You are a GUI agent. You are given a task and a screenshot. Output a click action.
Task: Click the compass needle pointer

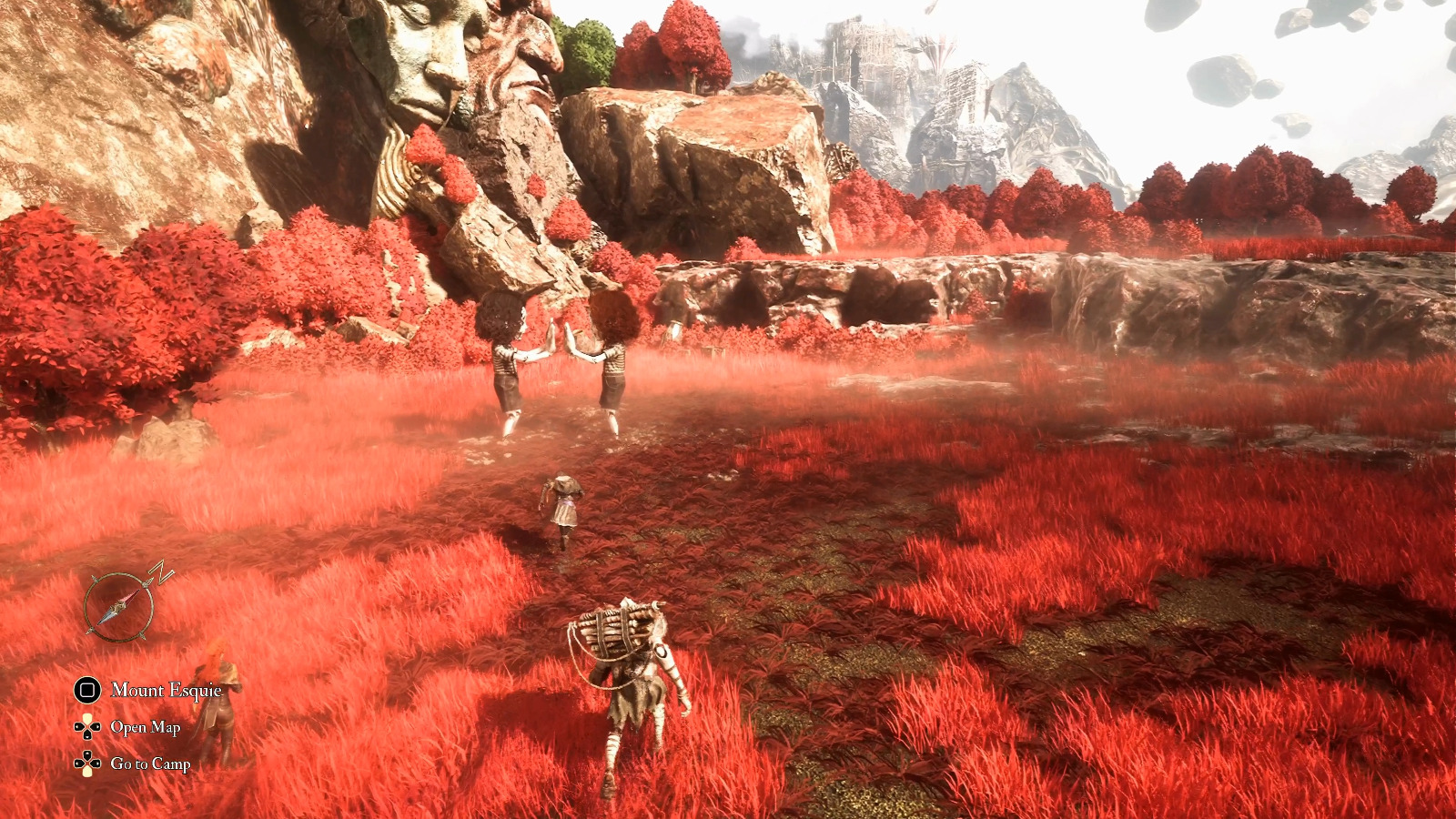pos(134,596)
